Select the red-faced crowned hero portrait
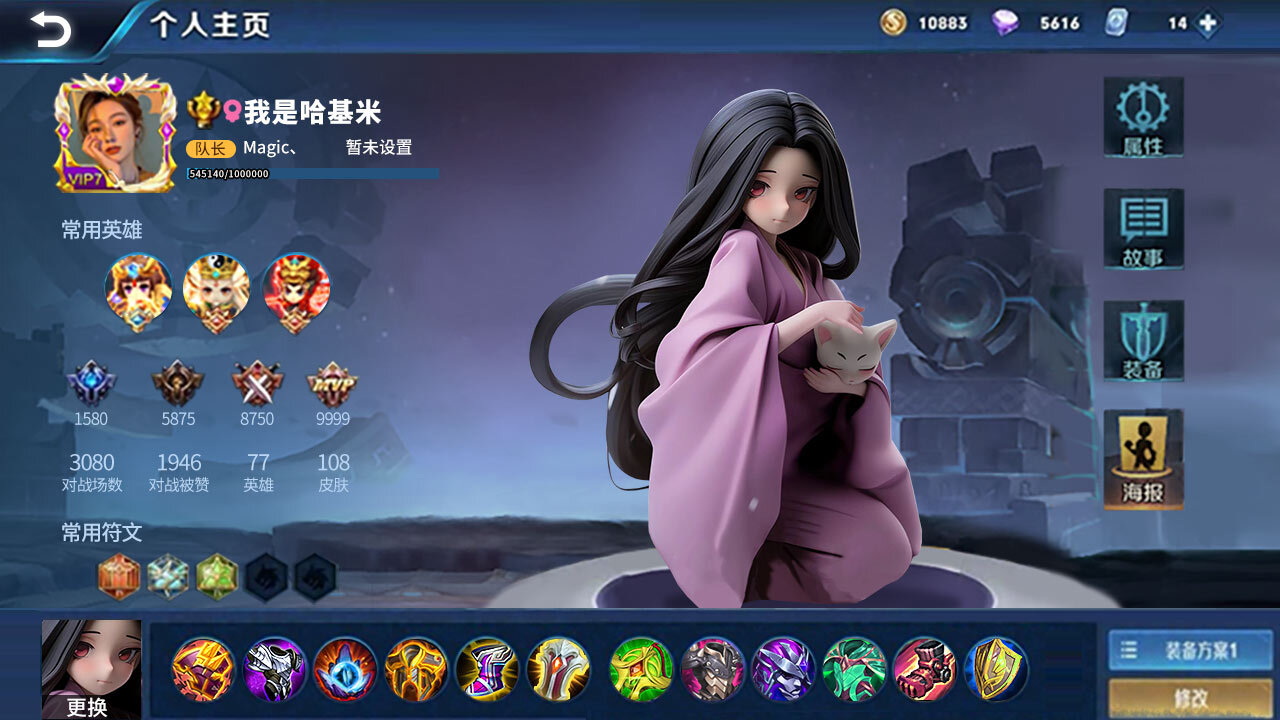This screenshot has width=1280, height=720. tap(296, 292)
